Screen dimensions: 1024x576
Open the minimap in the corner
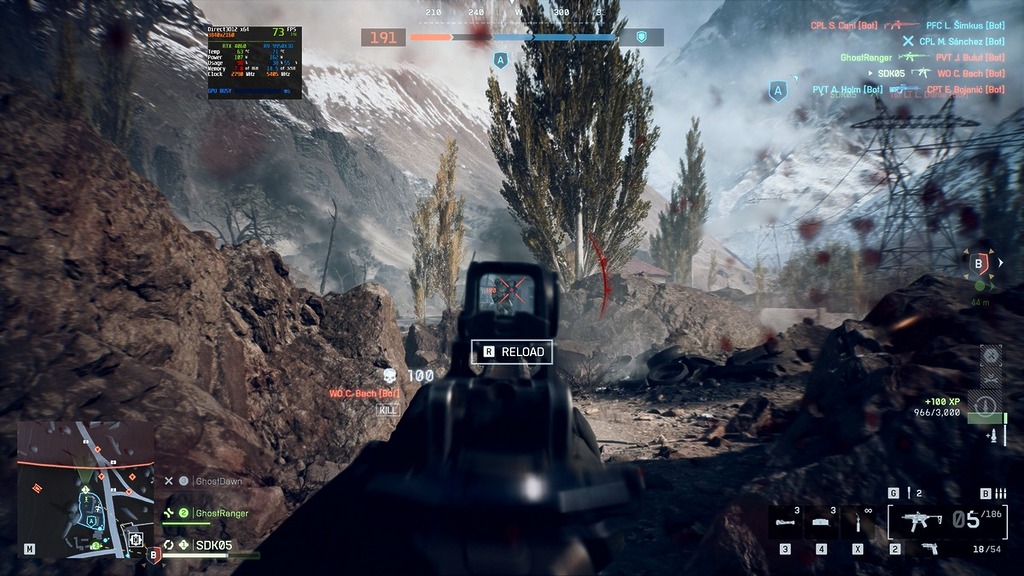tap(85, 489)
